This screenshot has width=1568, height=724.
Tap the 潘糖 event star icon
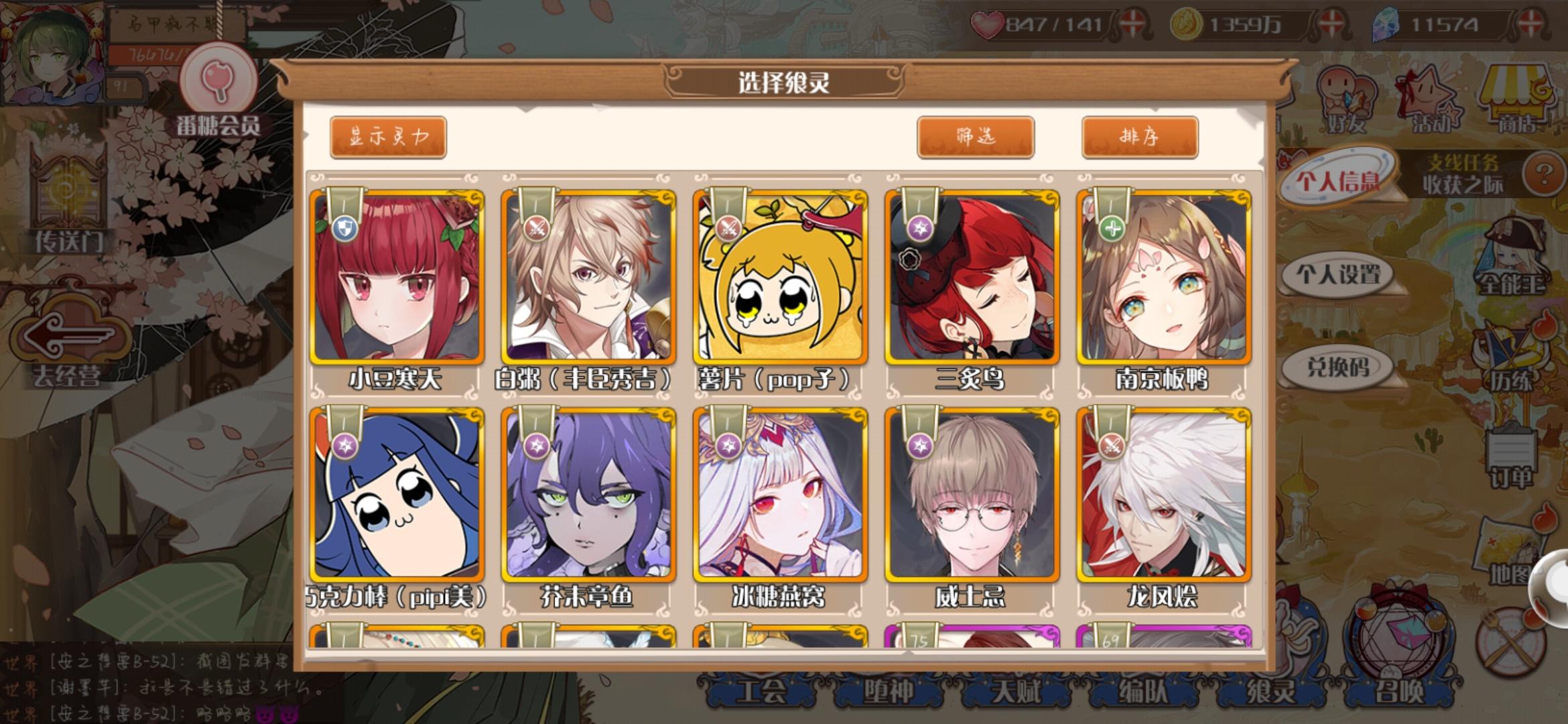(x=1427, y=94)
